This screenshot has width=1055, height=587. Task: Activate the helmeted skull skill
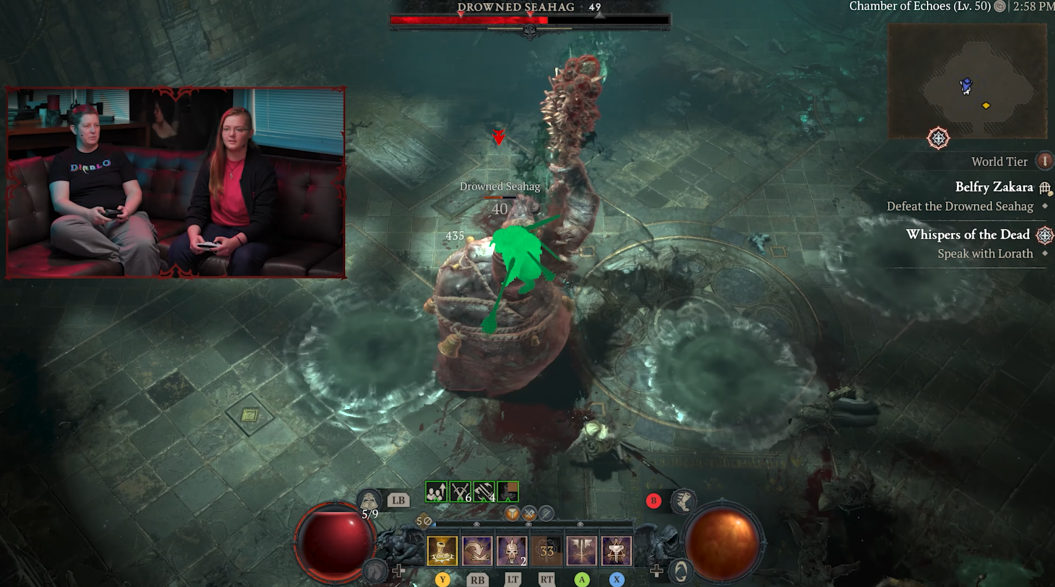tap(512, 551)
